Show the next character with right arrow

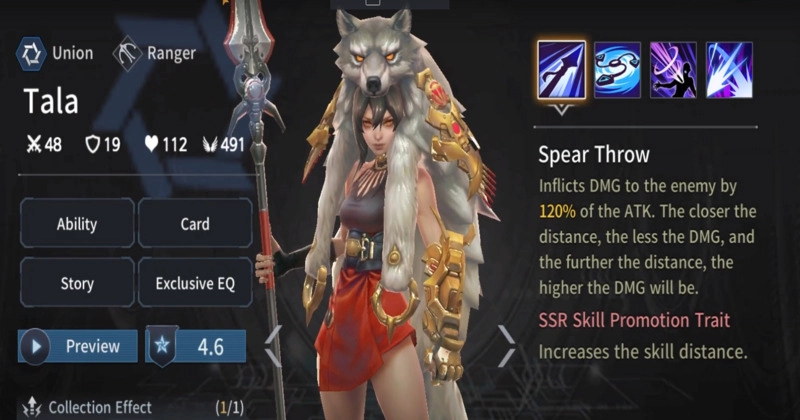click(x=507, y=347)
